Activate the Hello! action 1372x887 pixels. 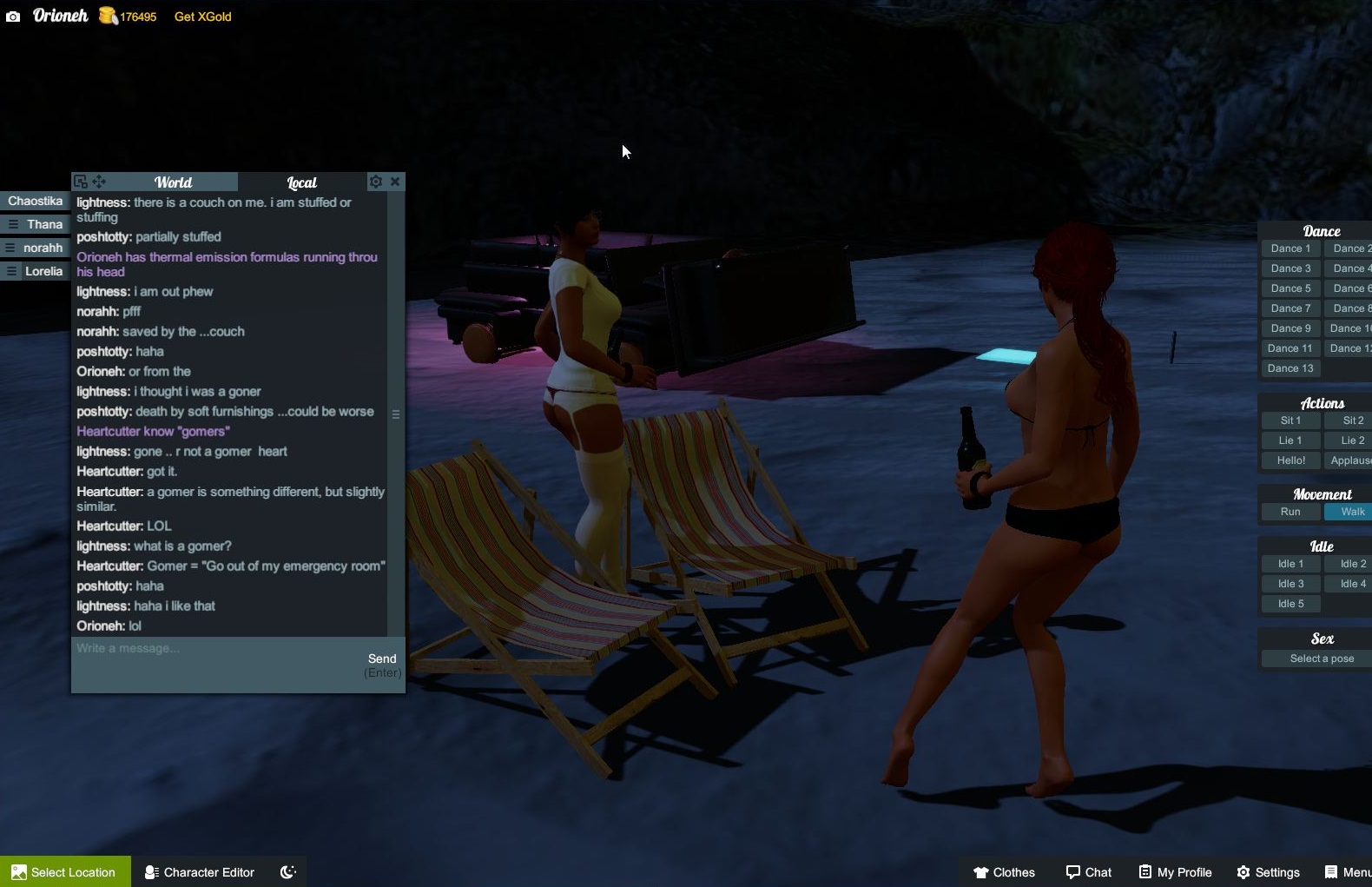(x=1290, y=460)
